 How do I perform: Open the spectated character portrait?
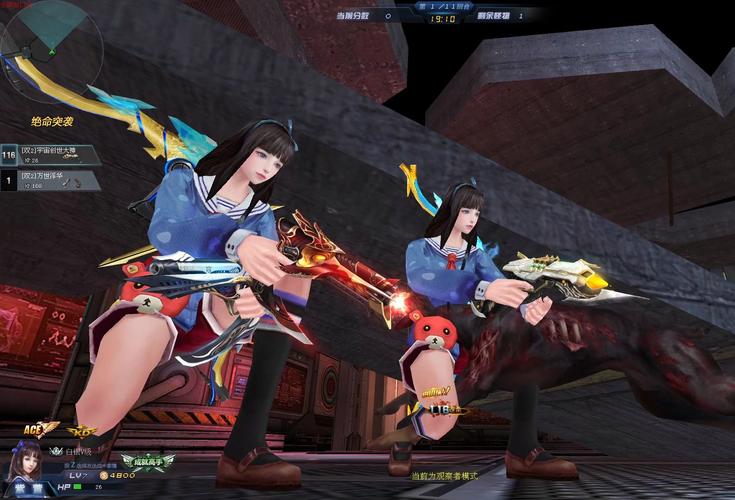pos(25,461)
